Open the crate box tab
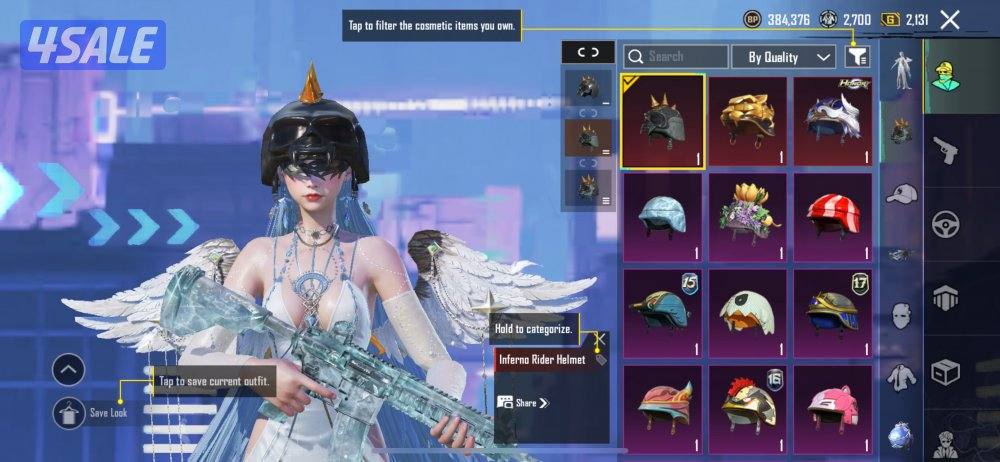 click(944, 373)
